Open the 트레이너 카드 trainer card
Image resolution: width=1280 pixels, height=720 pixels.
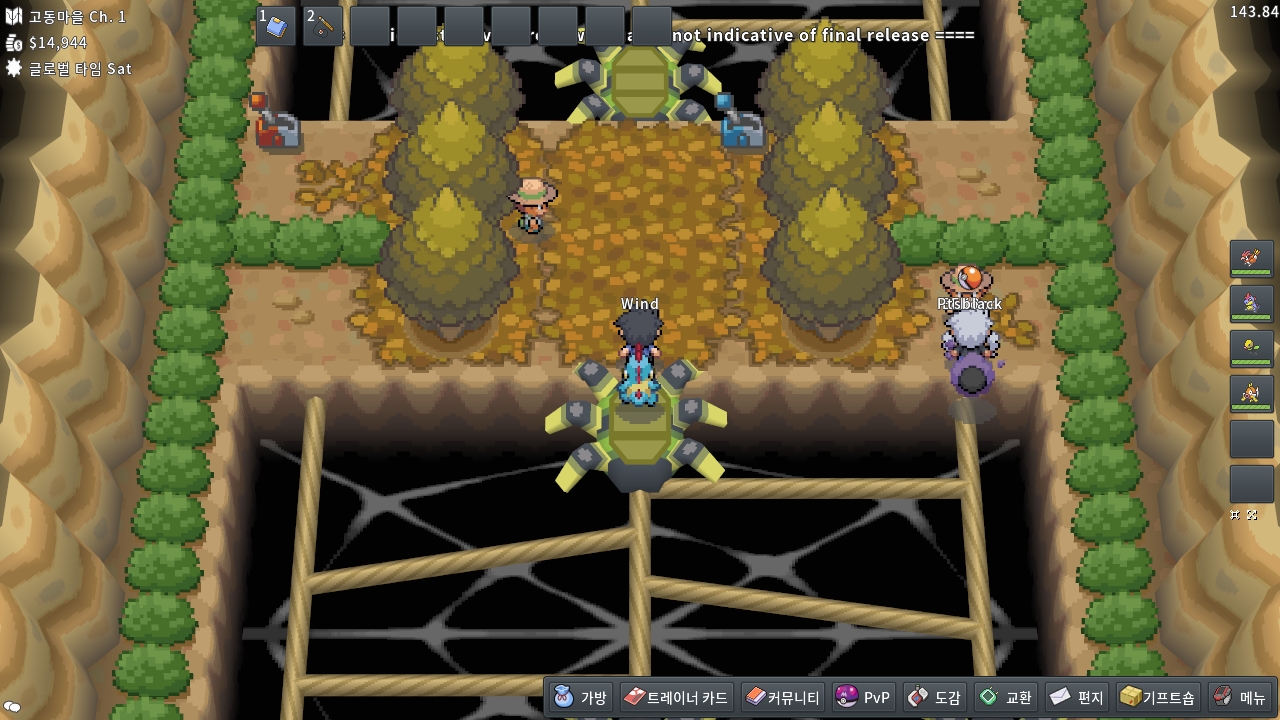click(676, 697)
